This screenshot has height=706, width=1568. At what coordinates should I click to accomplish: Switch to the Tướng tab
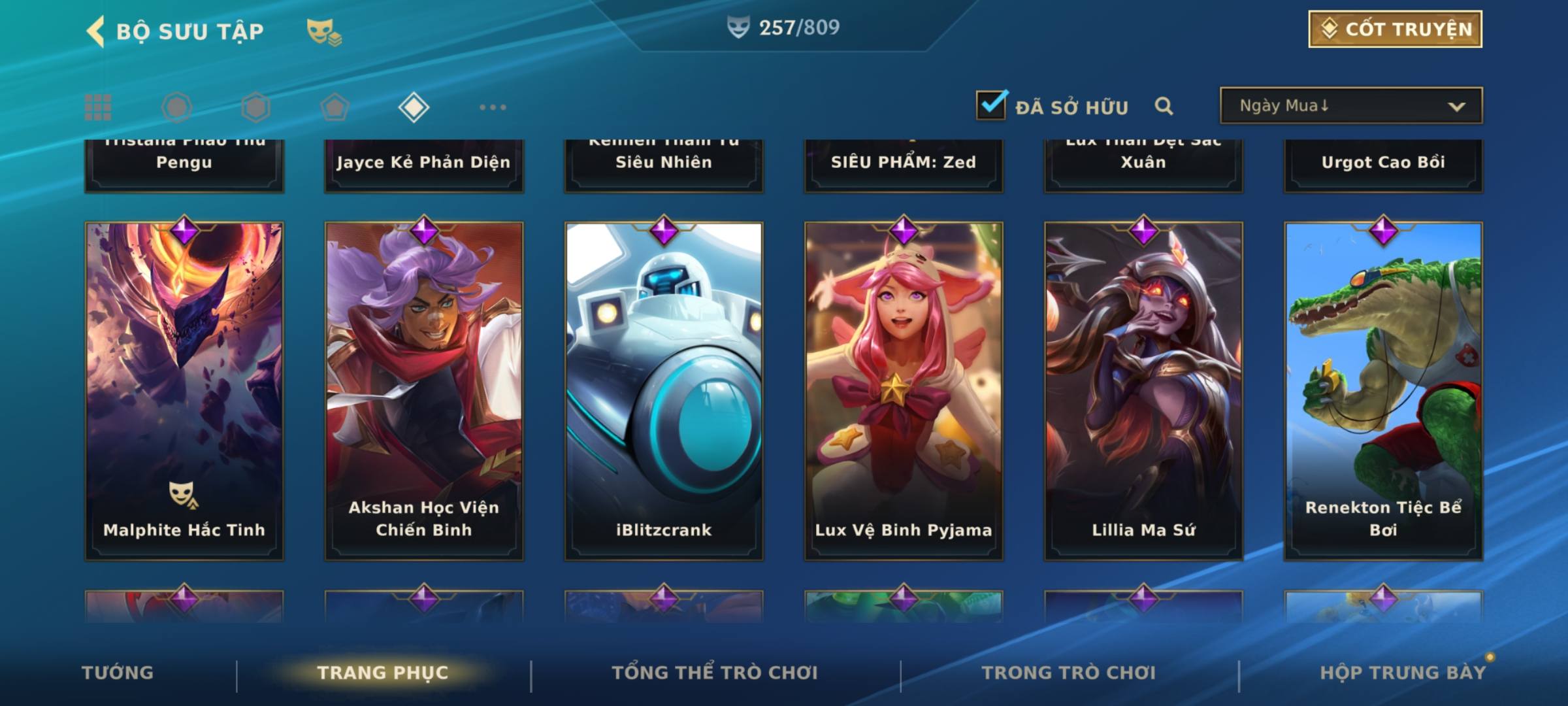118,673
